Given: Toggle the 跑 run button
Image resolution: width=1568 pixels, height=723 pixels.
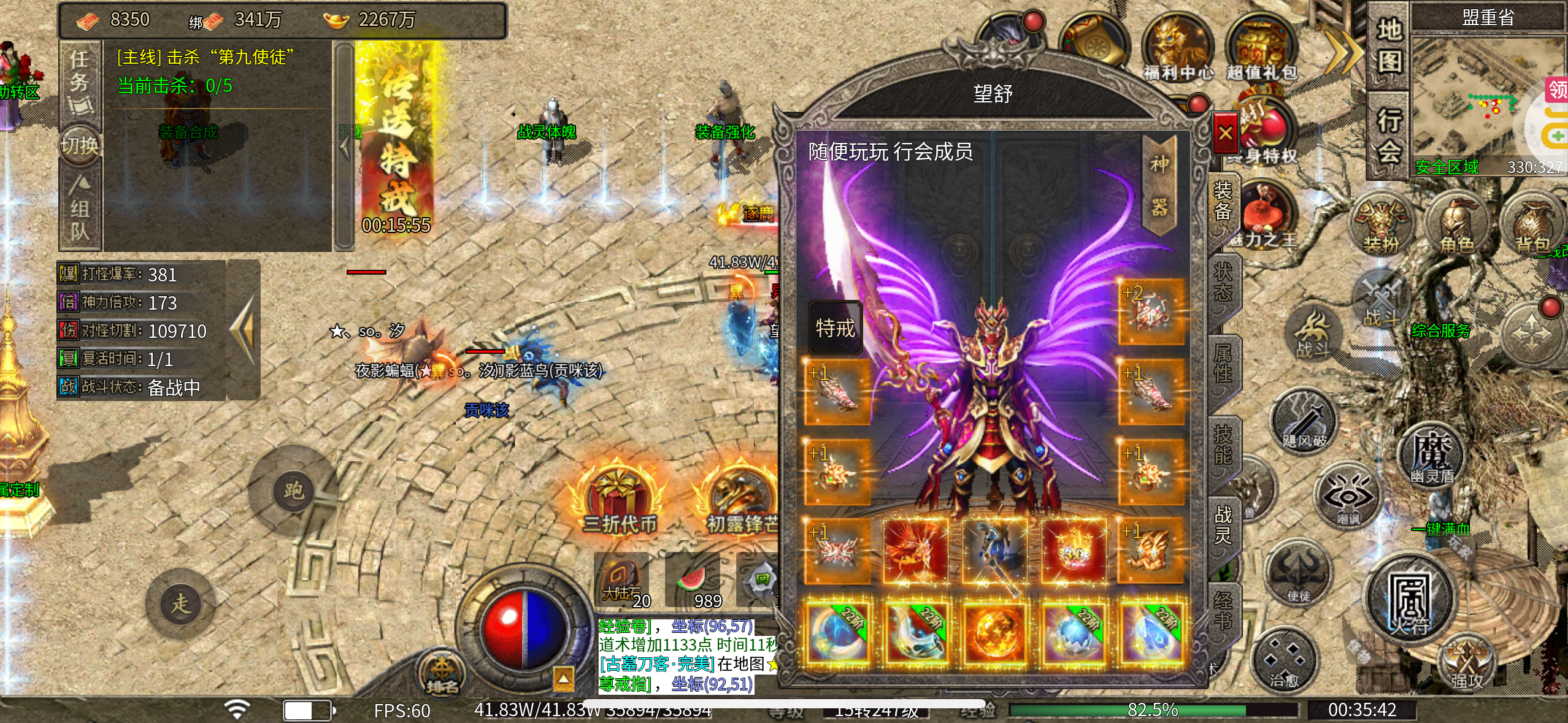Looking at the screenshot, I should coord(293,491).
